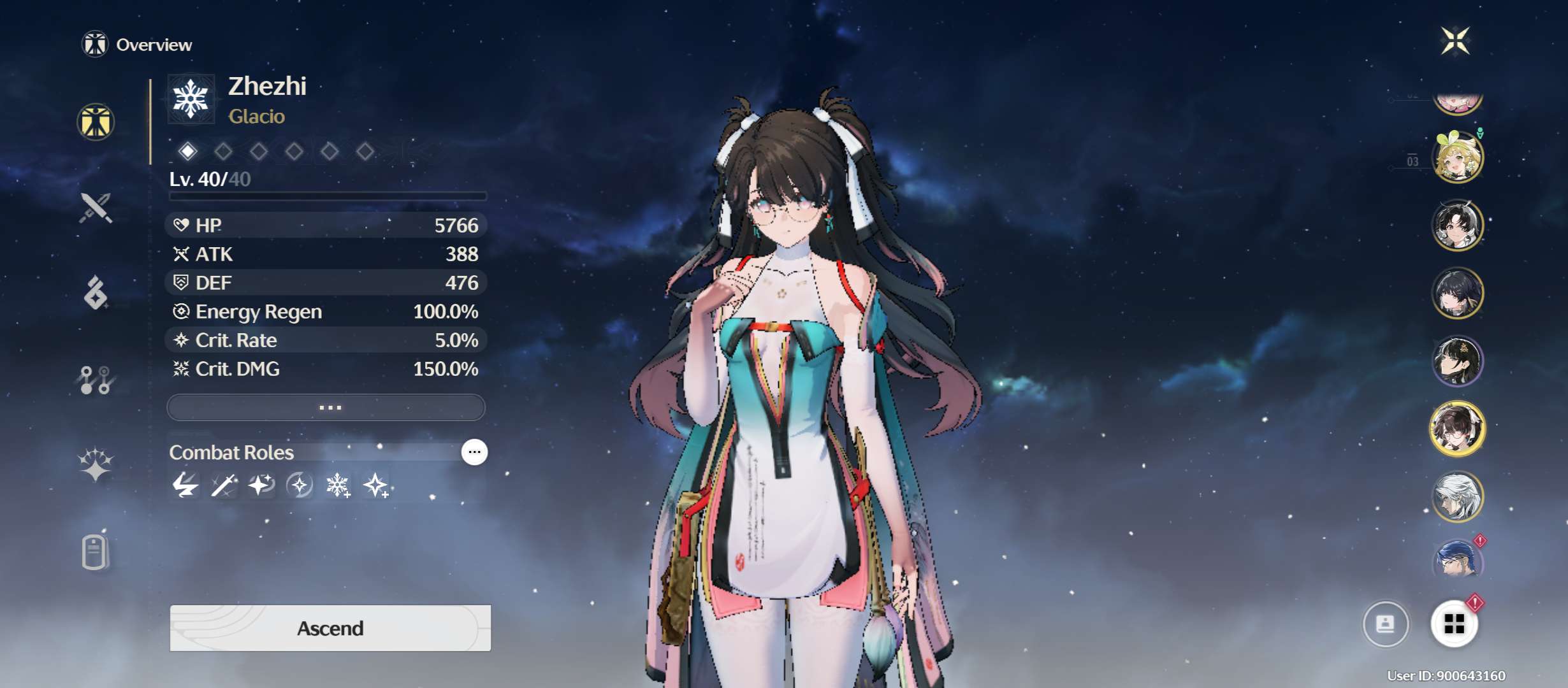Tap the round character card button
The width and height of the screenshot is (1568, 688).
(x=1385, y=624)
